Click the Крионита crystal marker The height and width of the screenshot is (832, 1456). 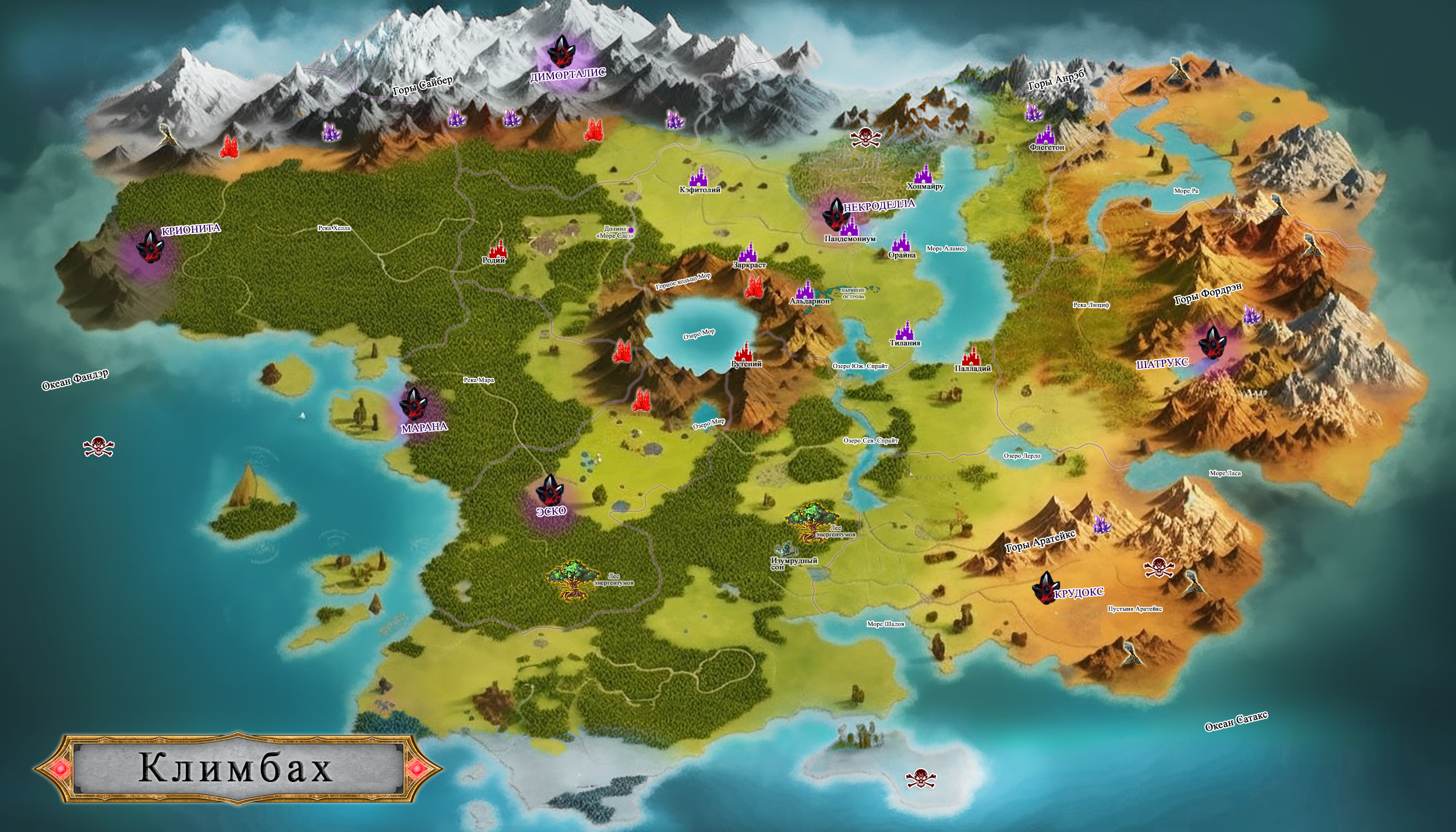coord(150,246)
